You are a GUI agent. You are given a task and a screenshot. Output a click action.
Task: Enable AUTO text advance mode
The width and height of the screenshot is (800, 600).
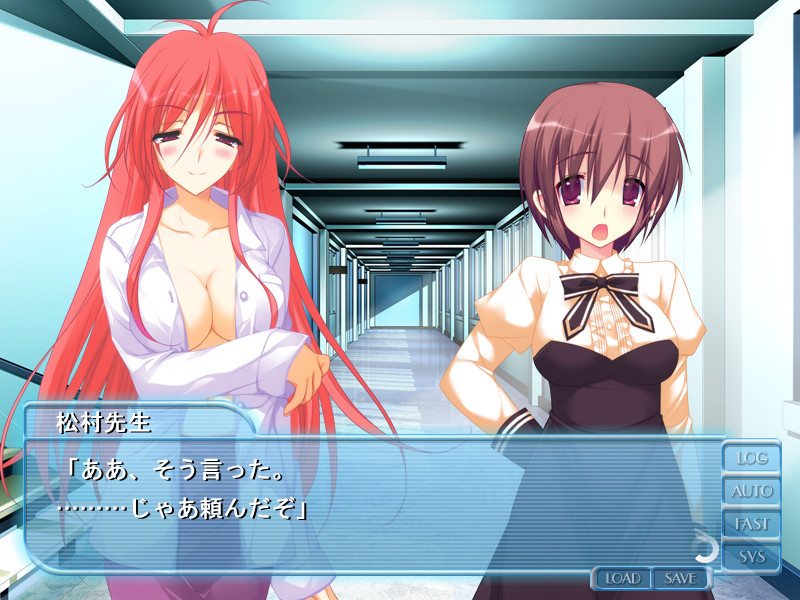(752, 491)
